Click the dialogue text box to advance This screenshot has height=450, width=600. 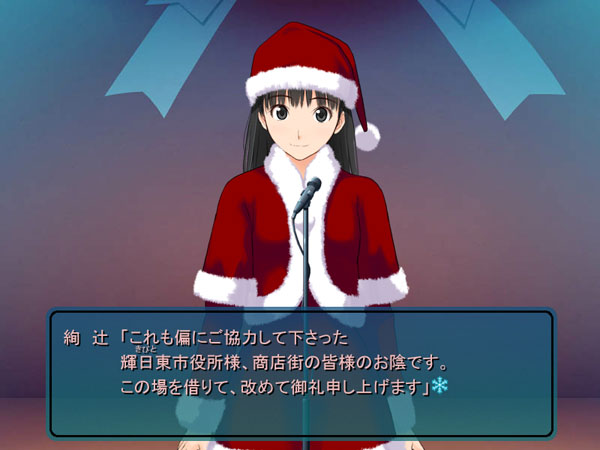point(300,372)
